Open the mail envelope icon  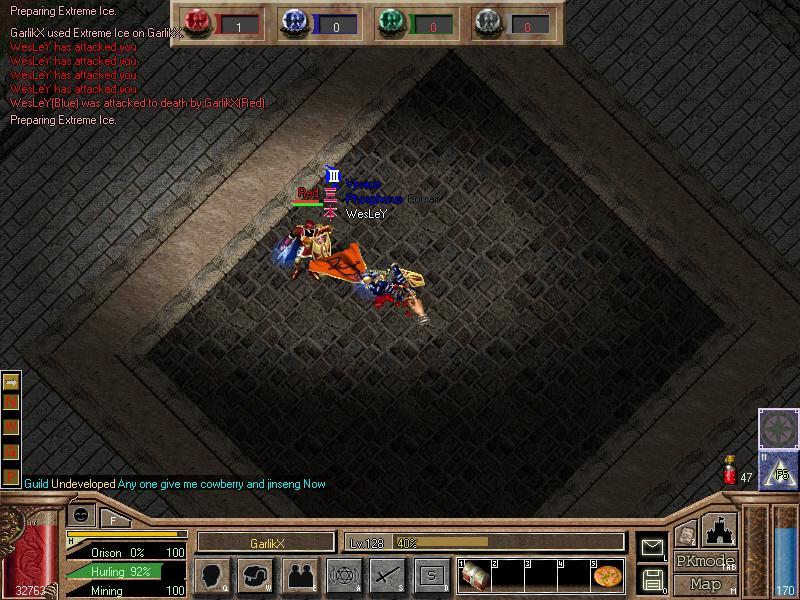[652, 546]
